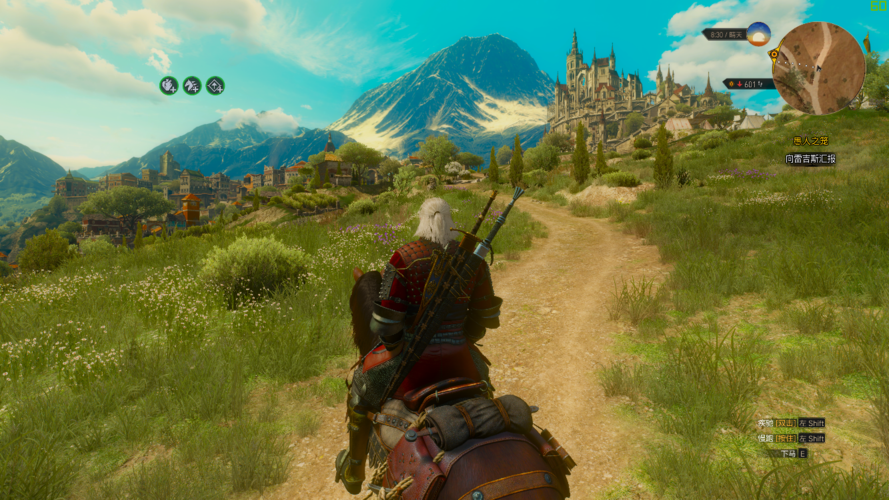Select the quest objective 向雷吉斯汇报

coord(810,159)
